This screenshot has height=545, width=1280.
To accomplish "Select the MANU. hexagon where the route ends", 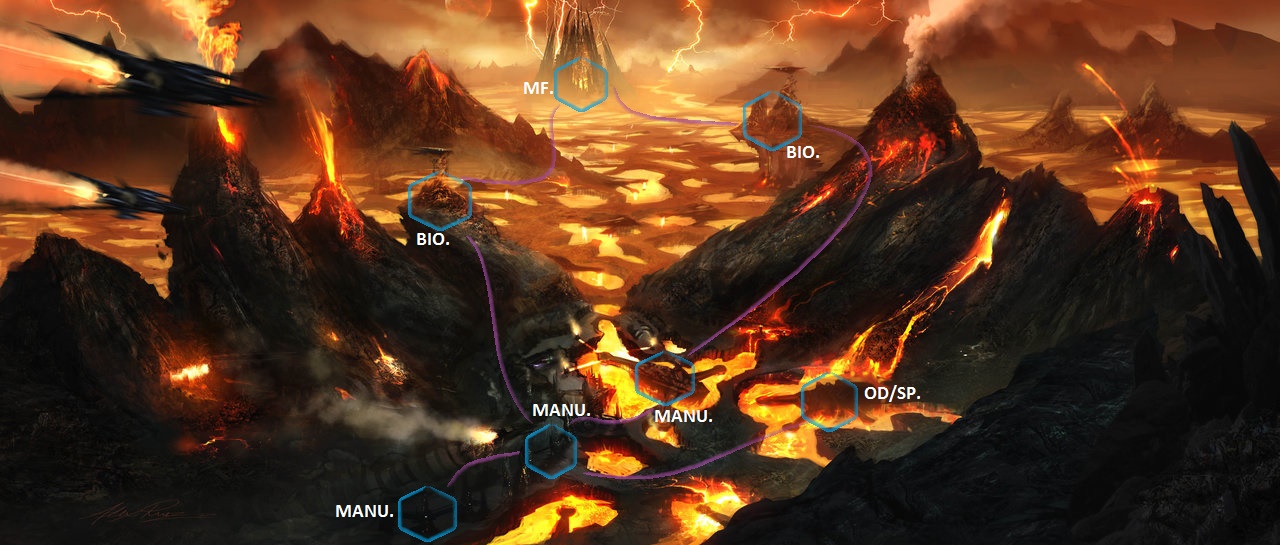I will [x=427, y=513].
